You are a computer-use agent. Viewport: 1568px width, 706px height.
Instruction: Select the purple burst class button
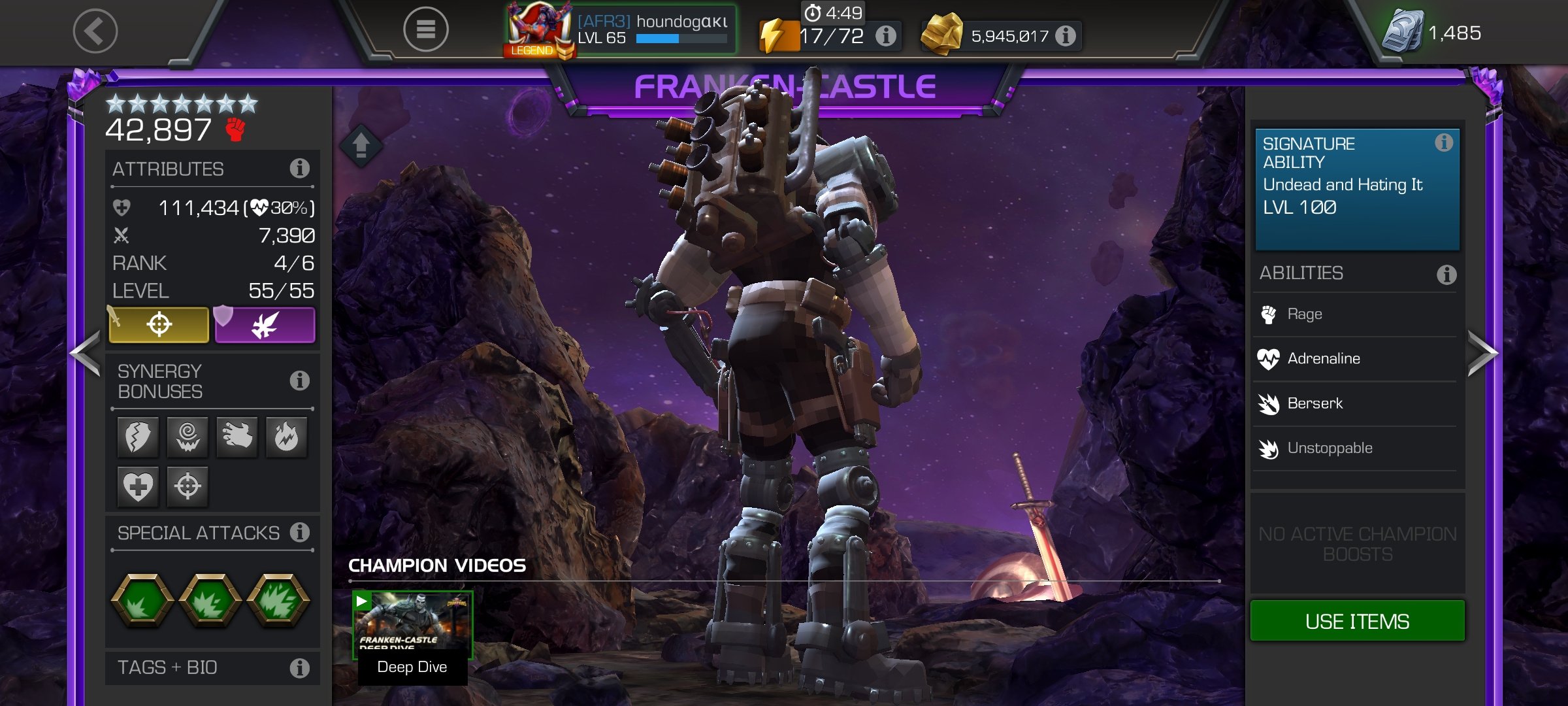point(265,324)
